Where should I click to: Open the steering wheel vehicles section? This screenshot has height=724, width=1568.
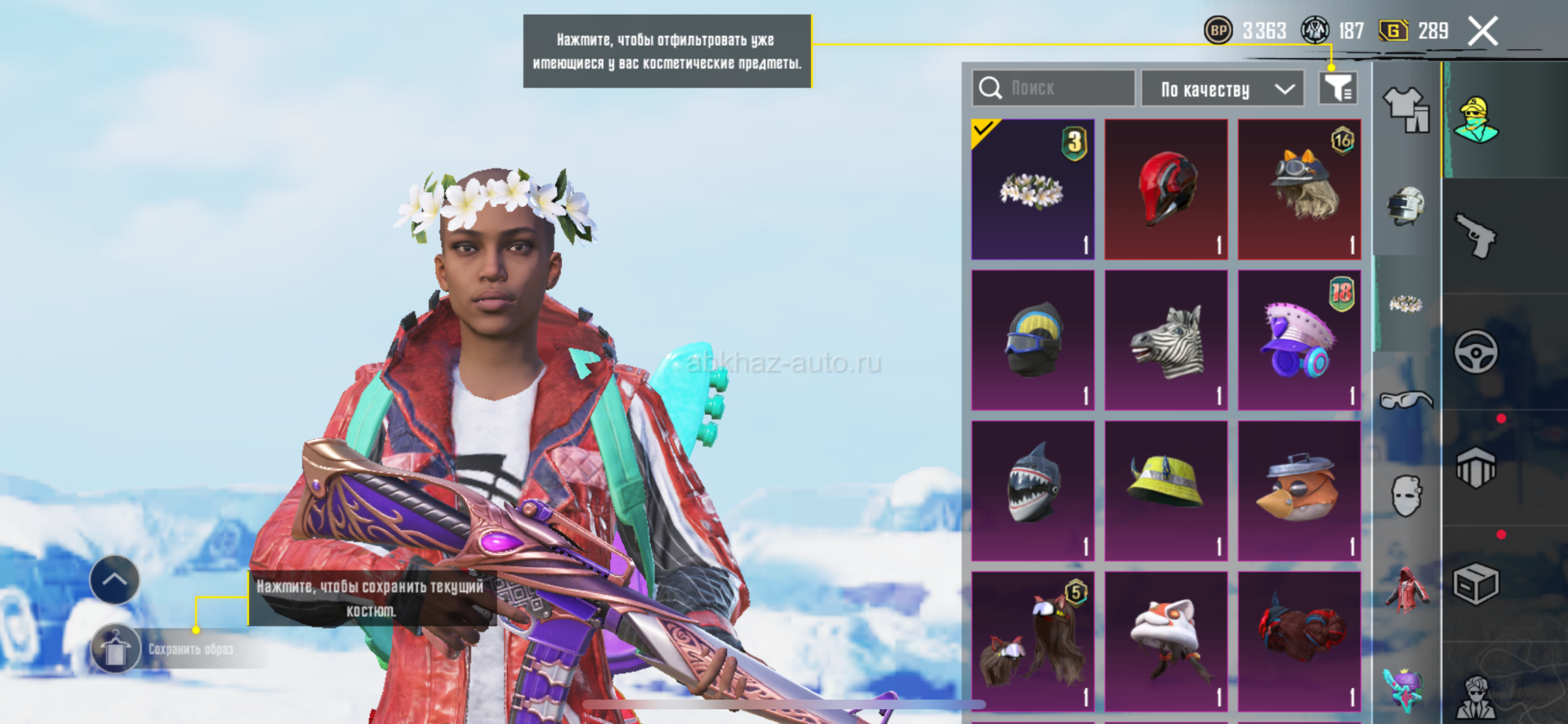coord(1476,352)
